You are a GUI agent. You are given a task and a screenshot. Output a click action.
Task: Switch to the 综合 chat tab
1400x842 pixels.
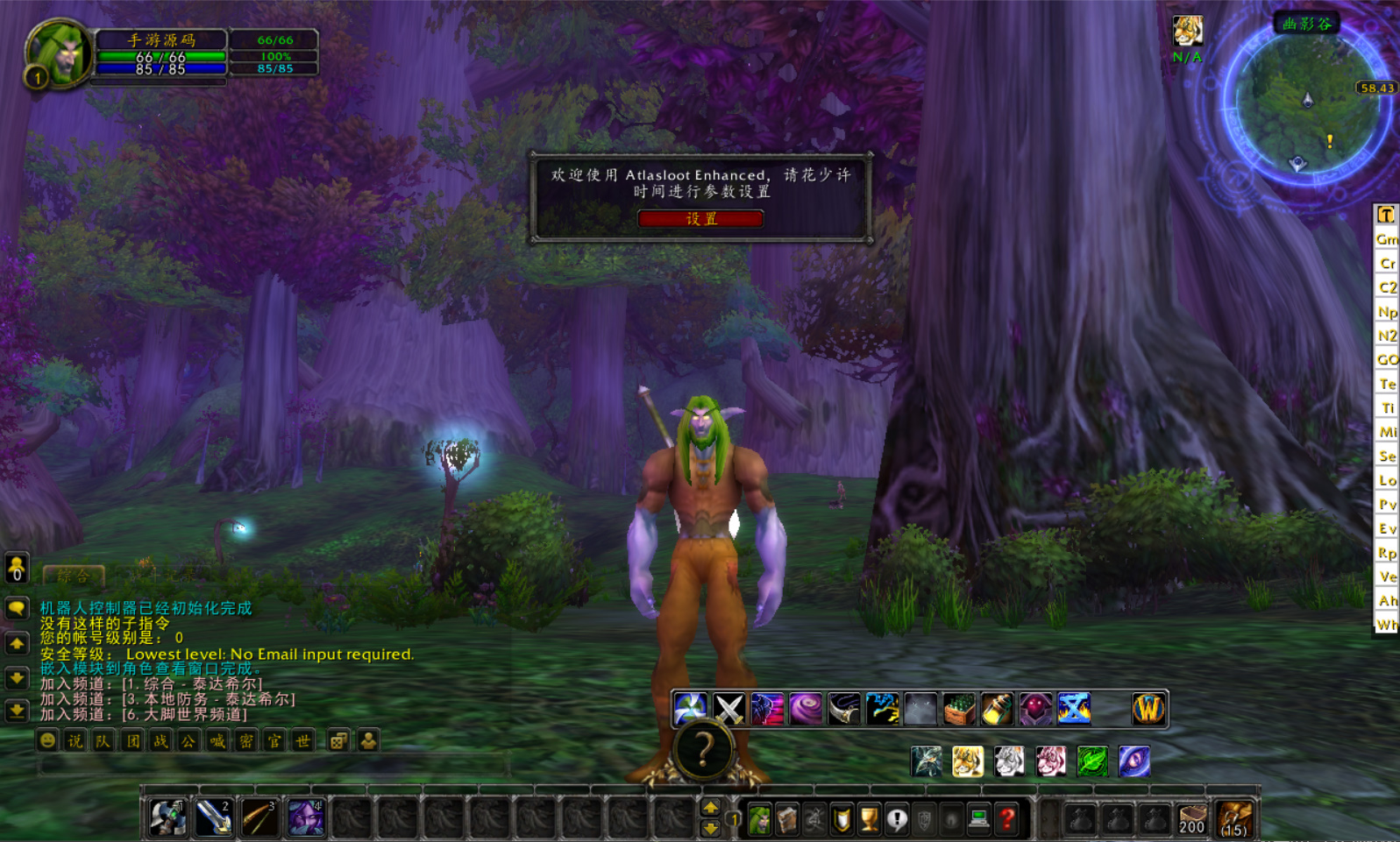(x=74, y=576)
